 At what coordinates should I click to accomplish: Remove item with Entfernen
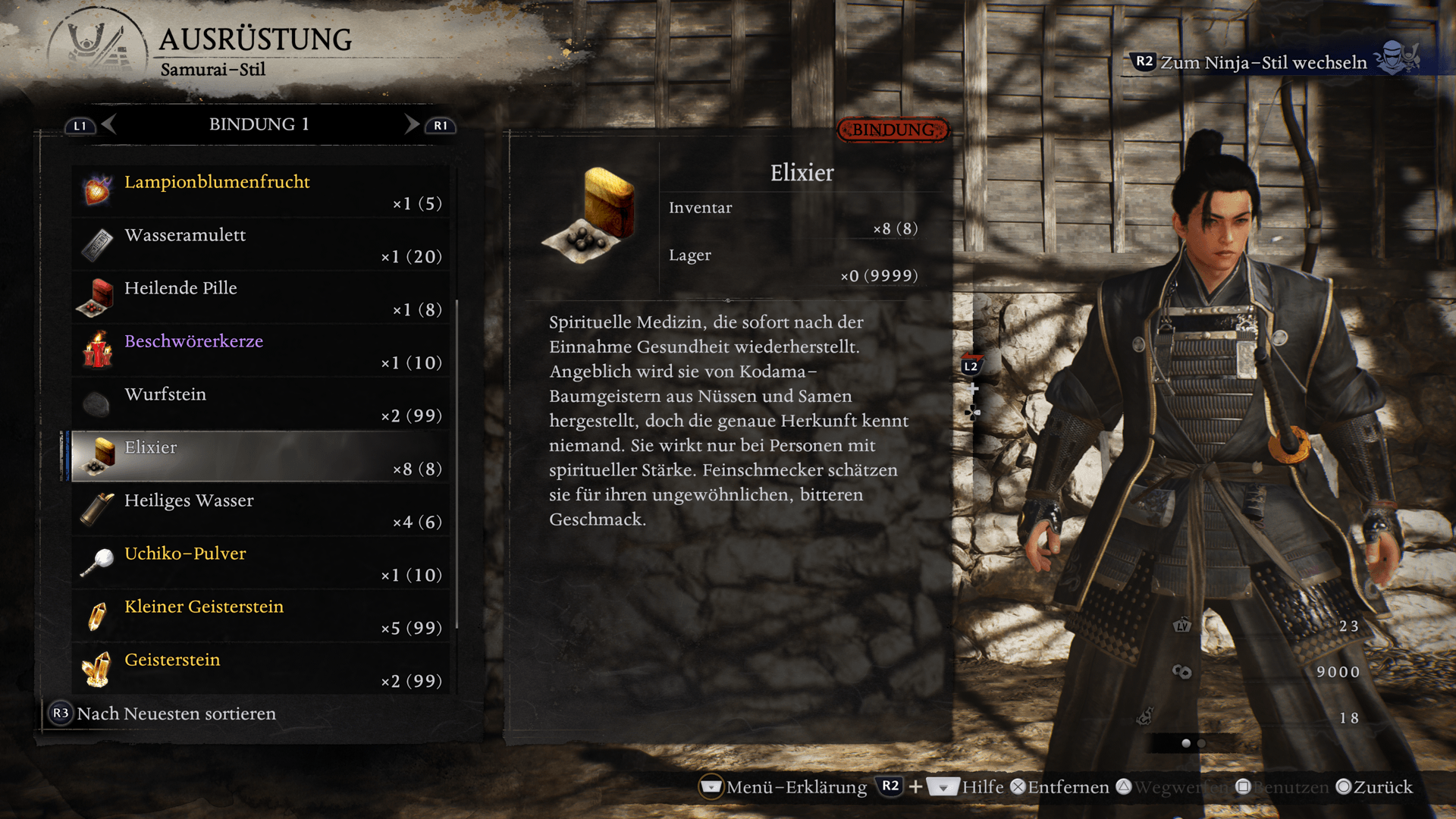(1059, 787)
